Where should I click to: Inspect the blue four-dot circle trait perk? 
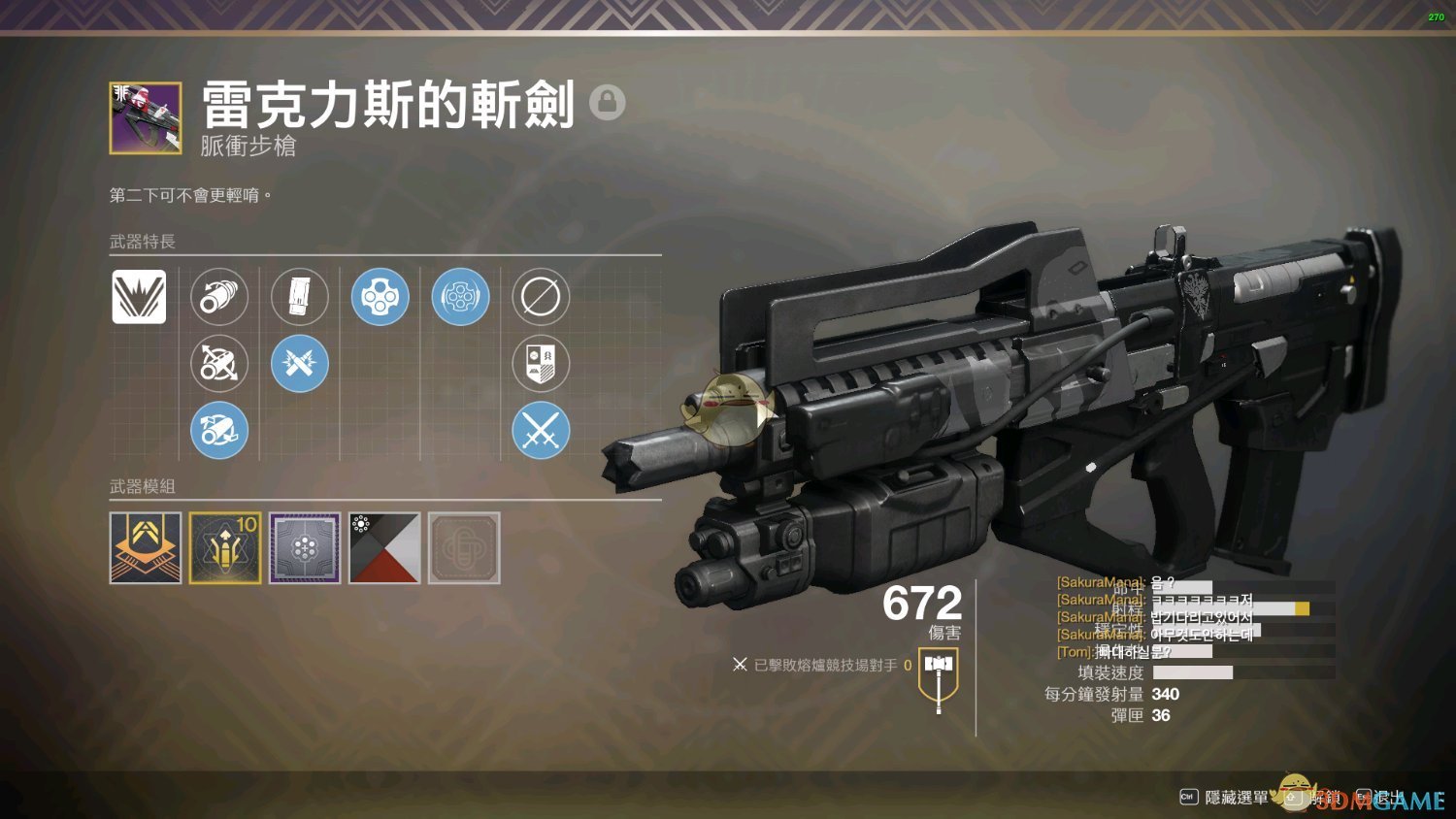click(381, 296)
